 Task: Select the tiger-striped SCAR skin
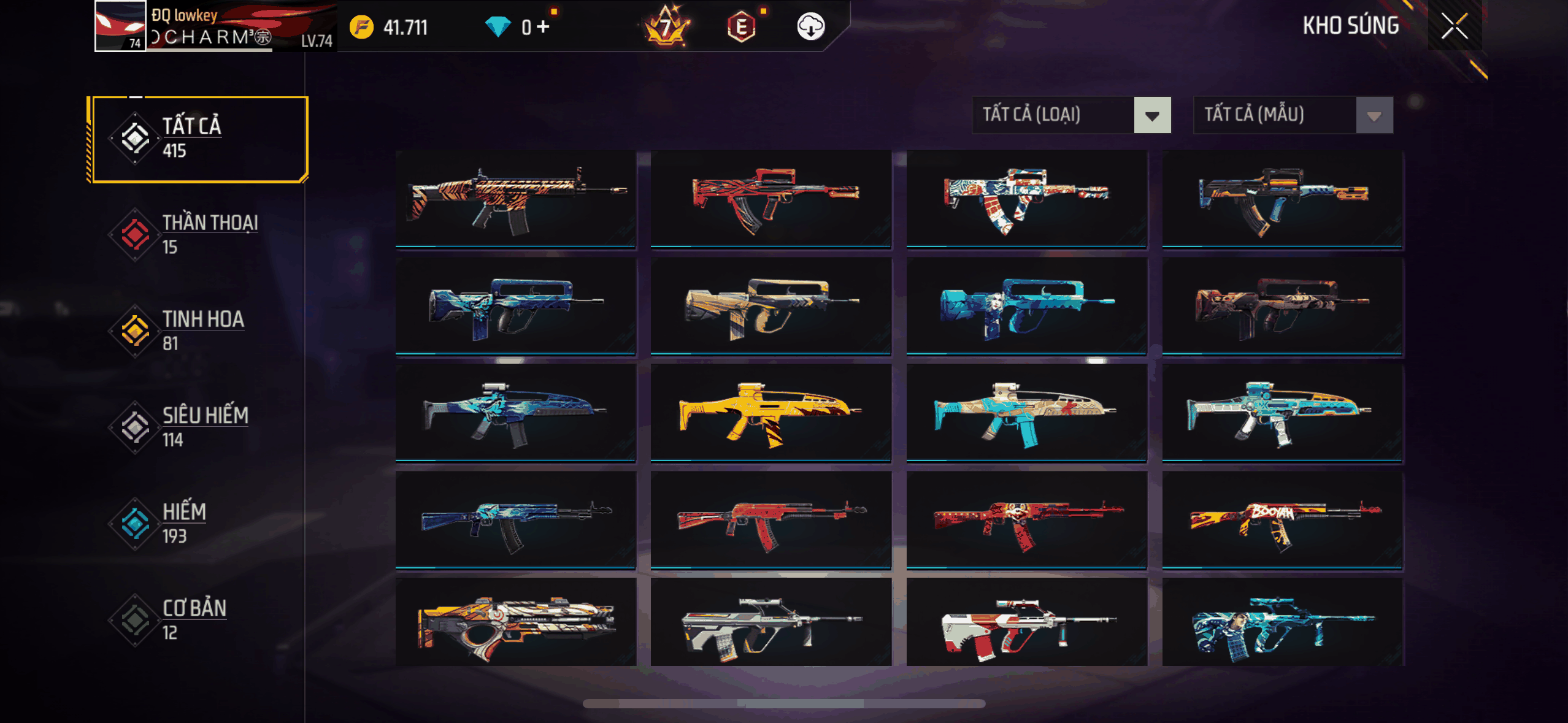pyautogui.click(x=515, y=199)
